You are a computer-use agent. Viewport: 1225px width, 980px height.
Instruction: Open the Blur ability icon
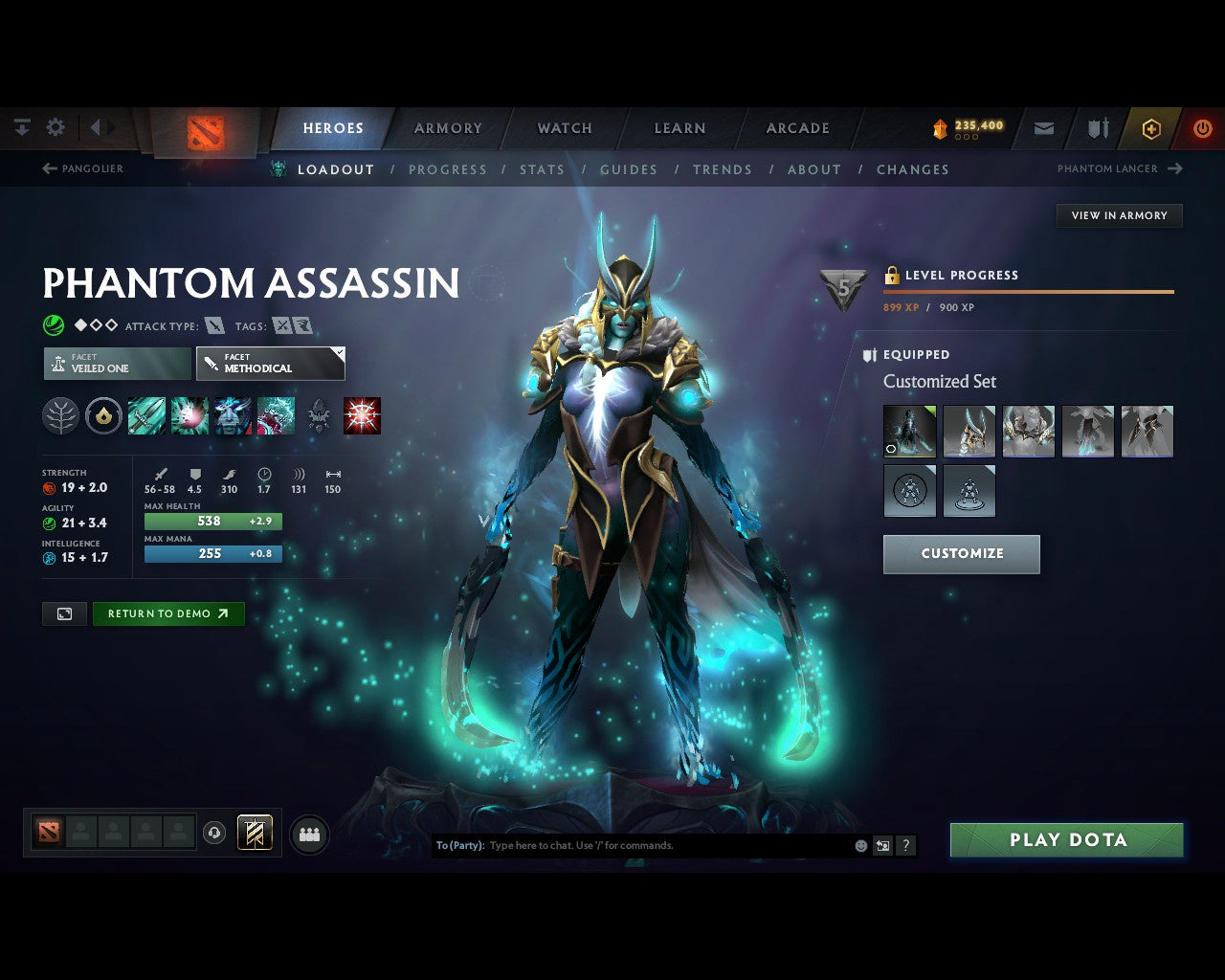pyautogui.click(x=233, y=415)
